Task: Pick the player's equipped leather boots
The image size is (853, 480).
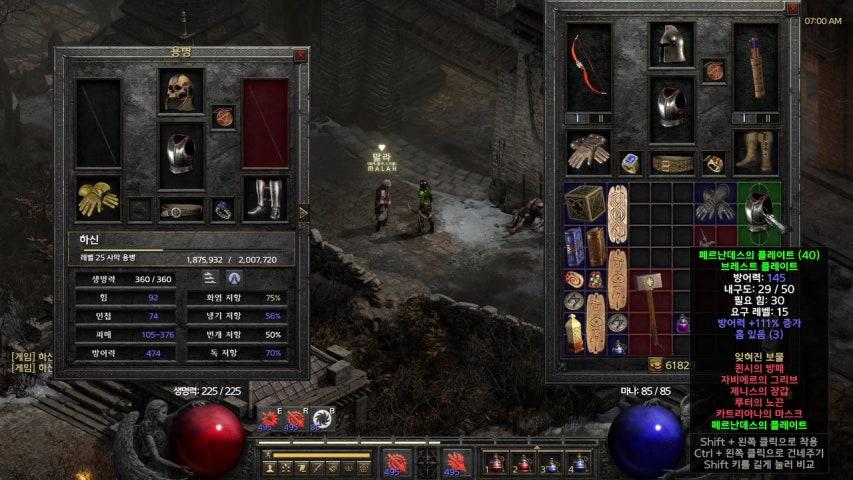Action: 756,151
